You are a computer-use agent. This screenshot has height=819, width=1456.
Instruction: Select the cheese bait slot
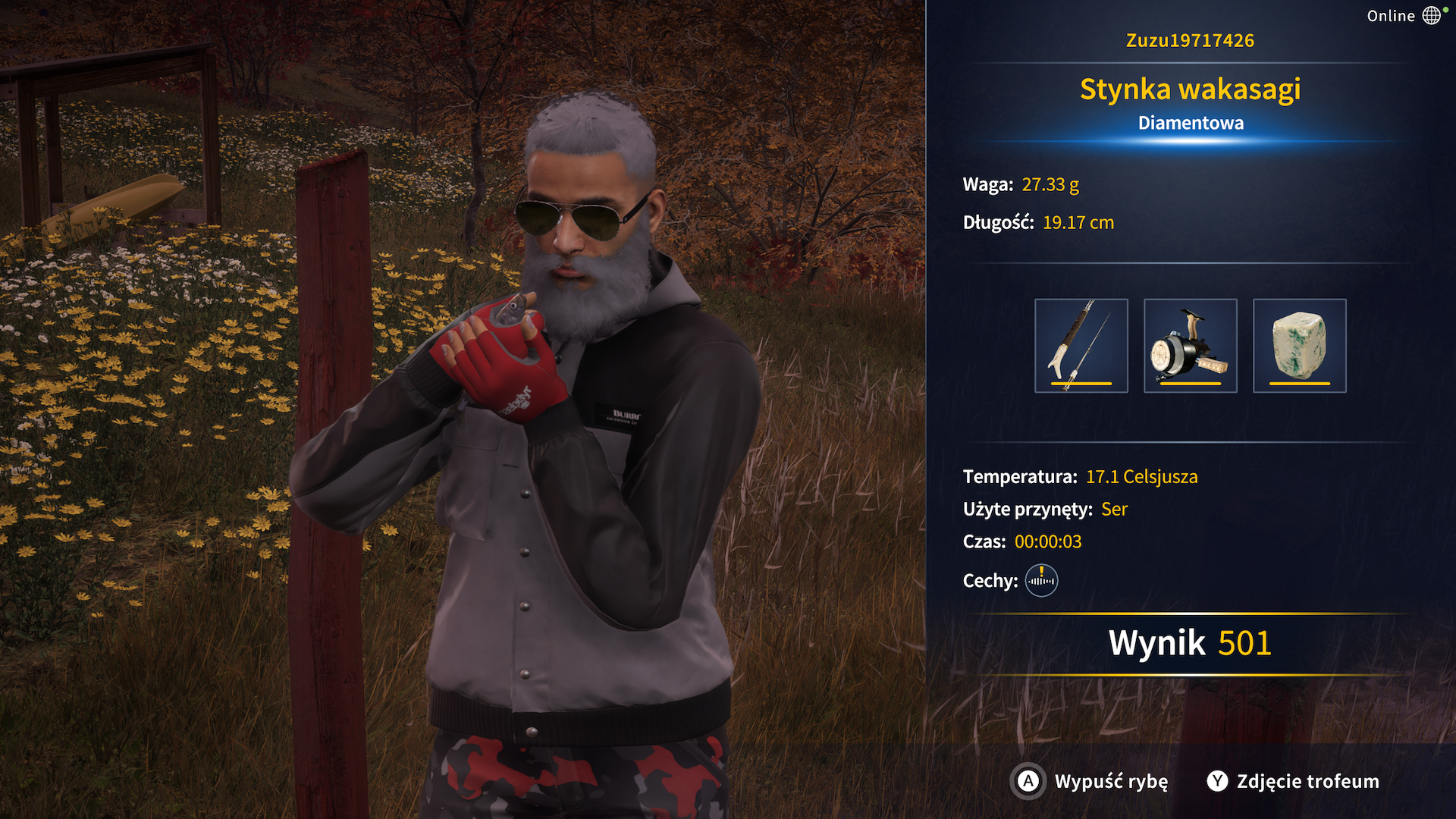(1299, 346)
